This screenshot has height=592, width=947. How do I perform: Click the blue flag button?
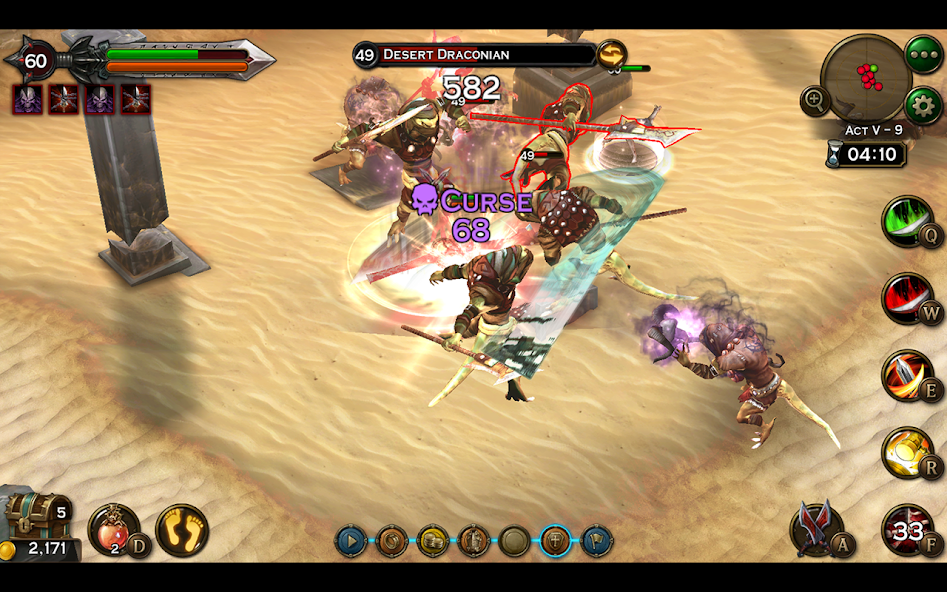coord(596,541)
